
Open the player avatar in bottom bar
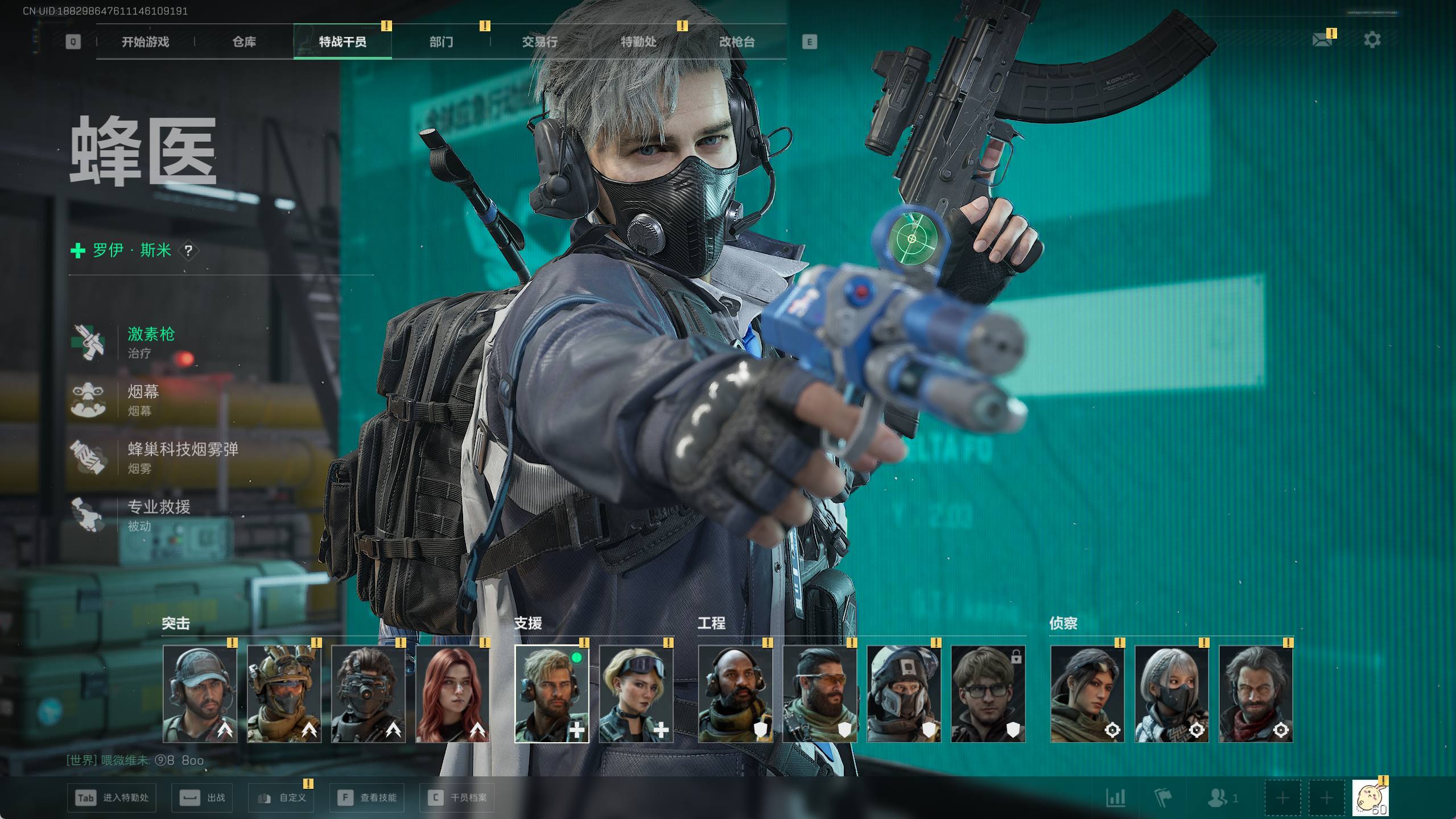point(1370,798)
